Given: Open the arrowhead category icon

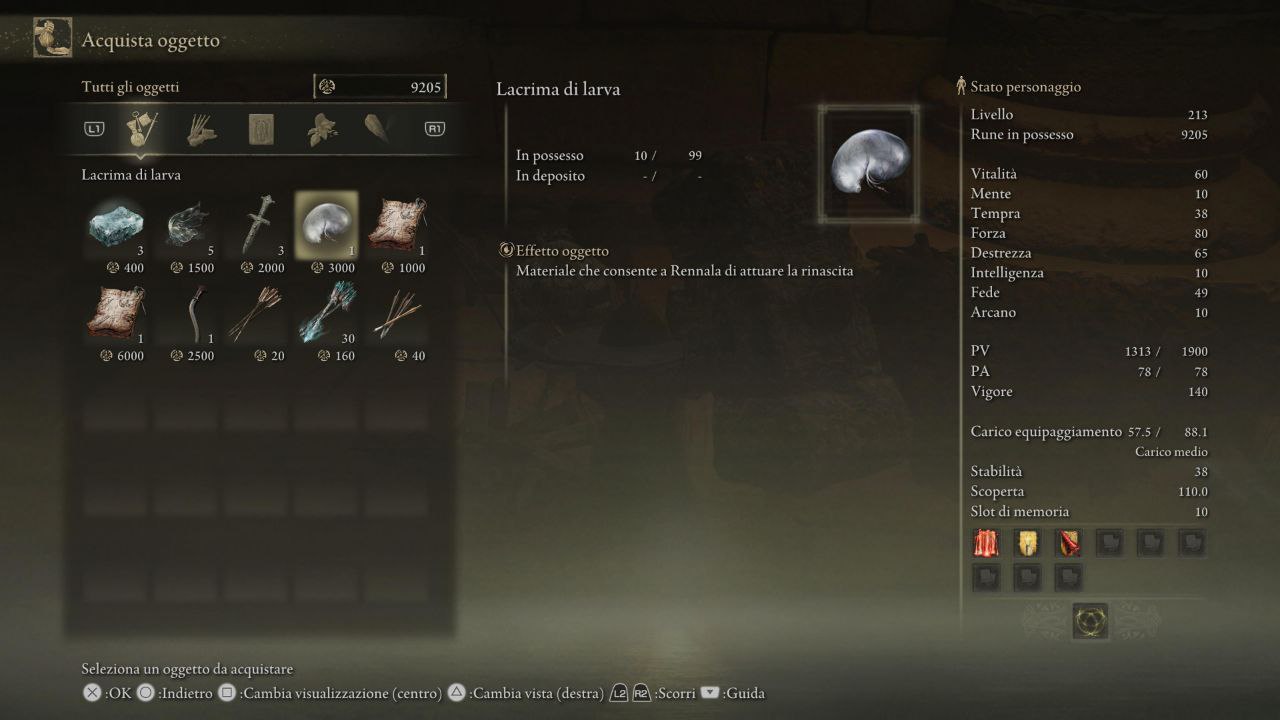Looking at the screenshot, I should 378,129.
